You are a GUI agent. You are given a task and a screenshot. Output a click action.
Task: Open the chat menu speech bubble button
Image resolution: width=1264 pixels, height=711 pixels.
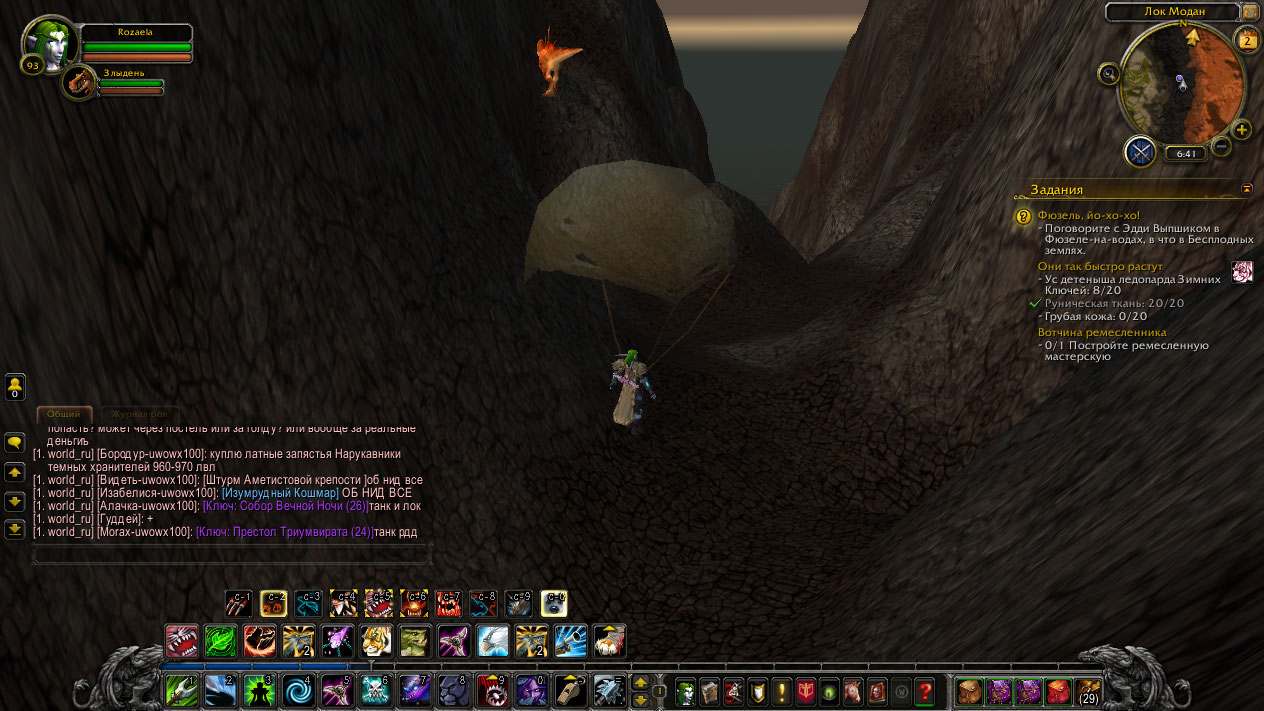(x=15, y=442)
